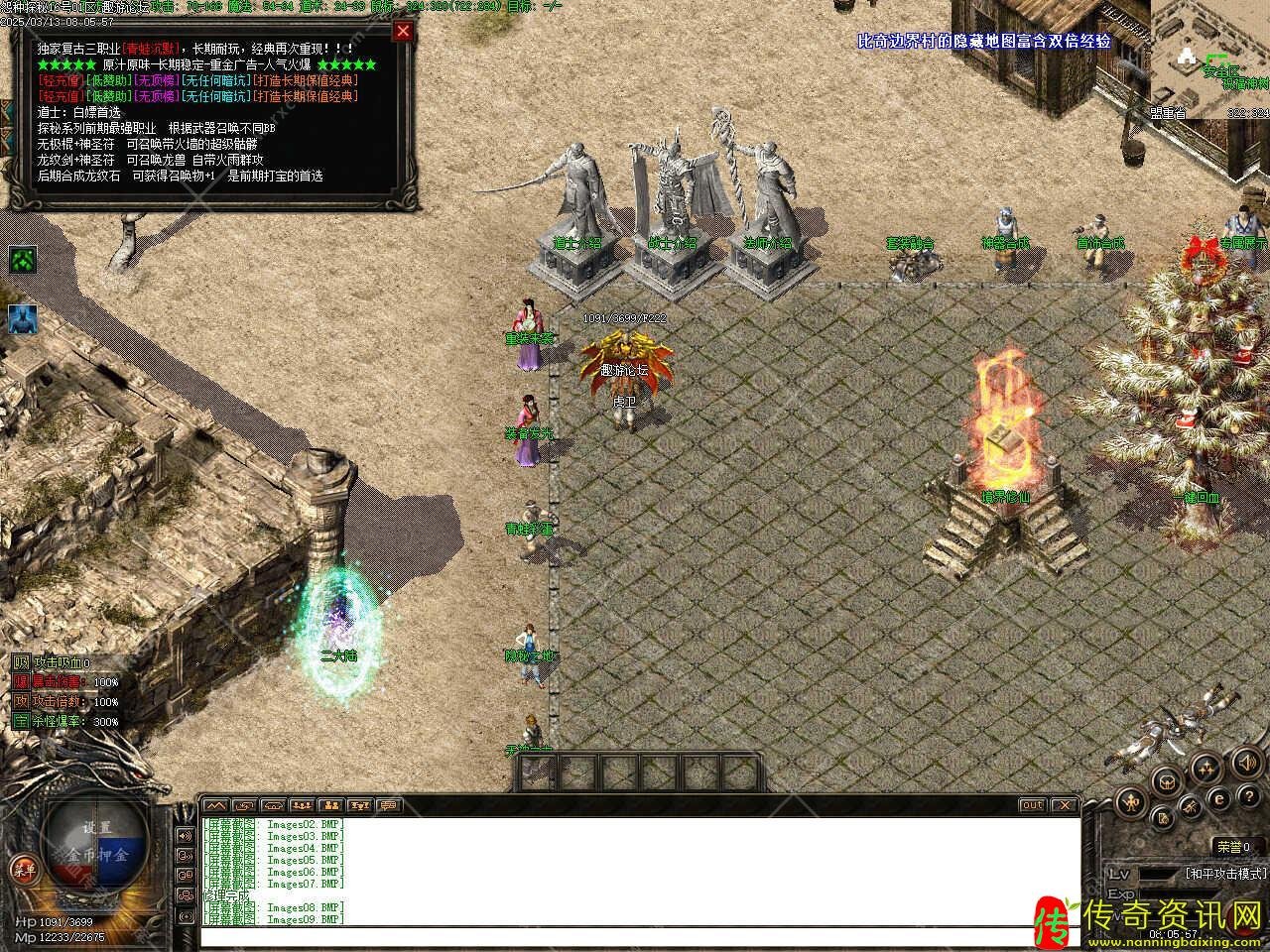Close the class introduction popup
The height and width of the screenshot is (952, 1270).
pos(402,31)
